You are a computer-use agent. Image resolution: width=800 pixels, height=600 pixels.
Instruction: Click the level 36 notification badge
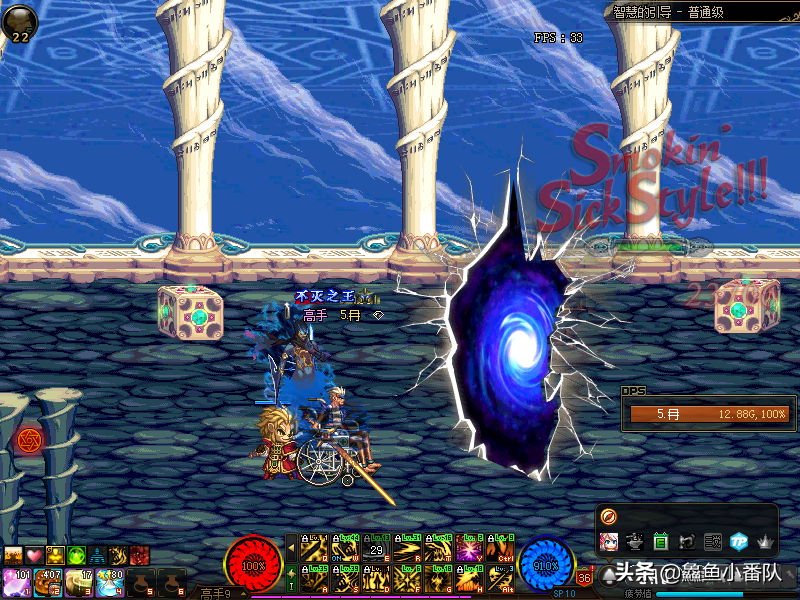585,577
